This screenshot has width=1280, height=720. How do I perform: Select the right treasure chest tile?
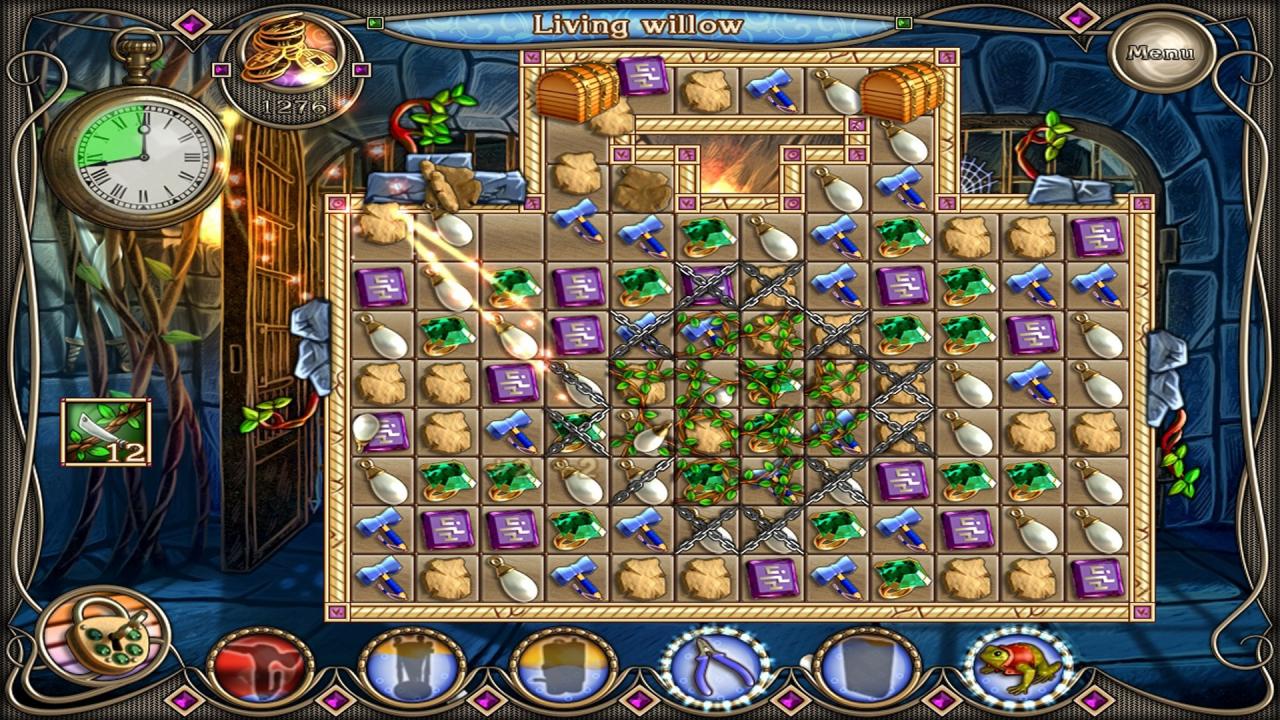(x=901, y=92)
